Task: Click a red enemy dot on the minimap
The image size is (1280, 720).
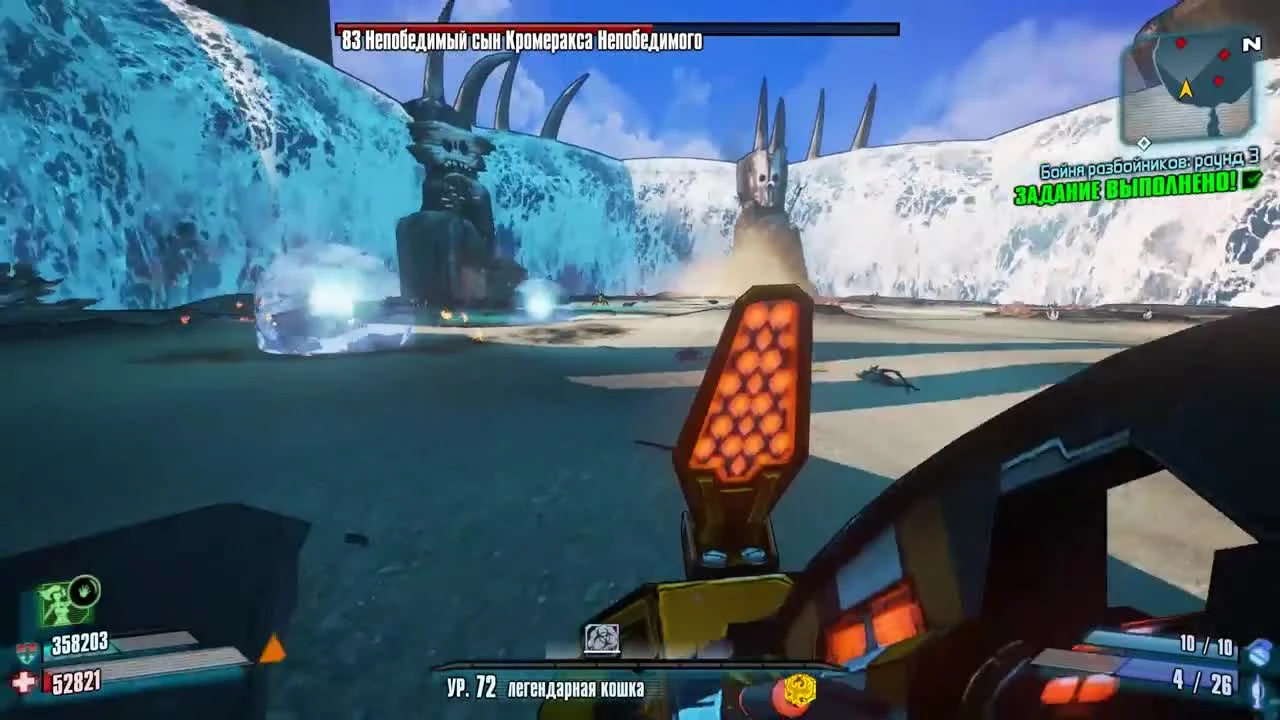Action: pos(1181,44)
